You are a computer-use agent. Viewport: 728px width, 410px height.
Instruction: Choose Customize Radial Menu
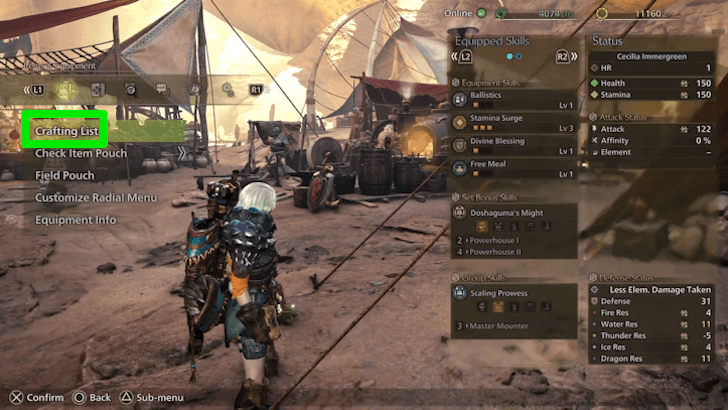click(96, 197)
